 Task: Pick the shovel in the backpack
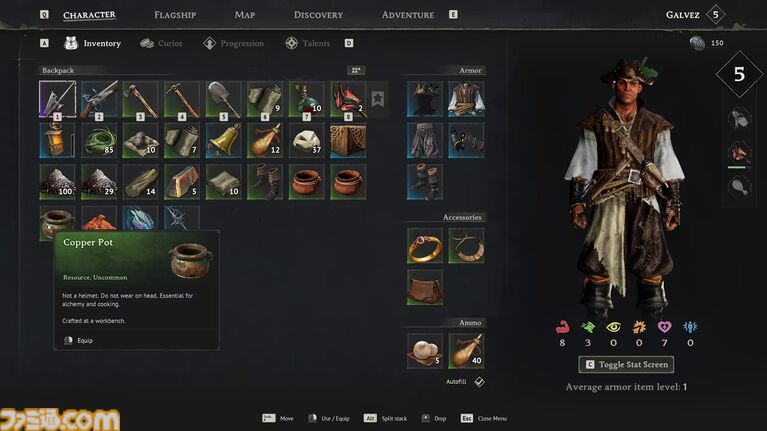coord(223,99)
